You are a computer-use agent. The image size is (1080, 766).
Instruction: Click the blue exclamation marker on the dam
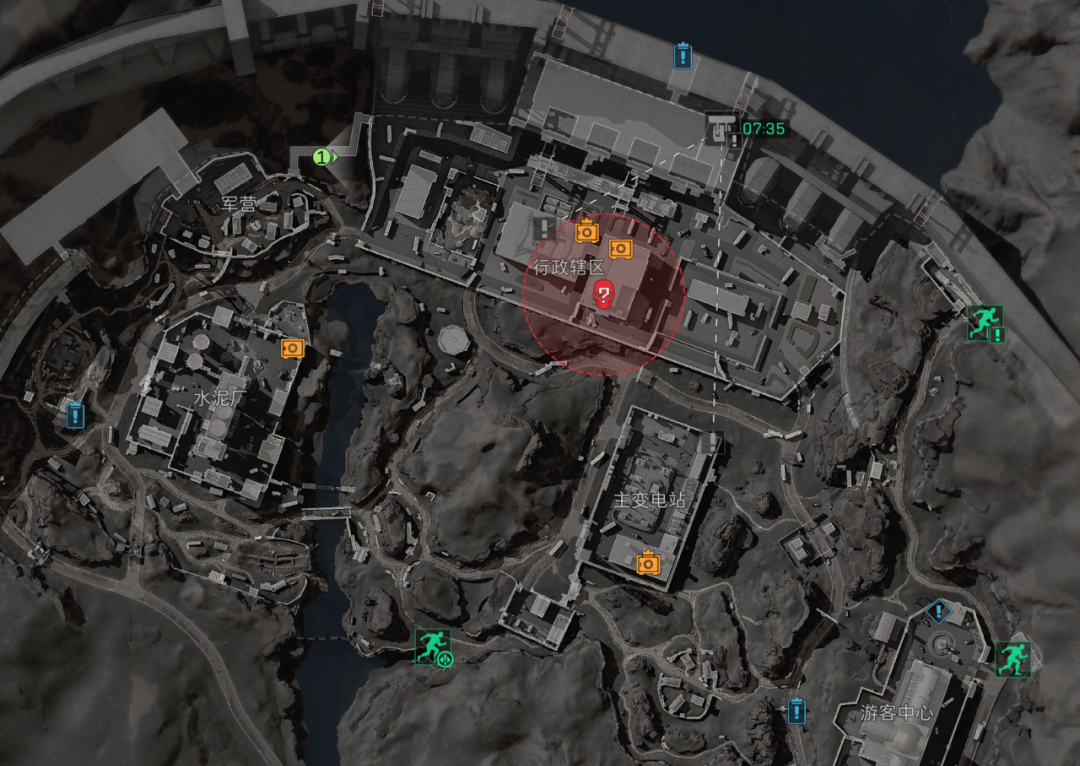click(682, 55)
